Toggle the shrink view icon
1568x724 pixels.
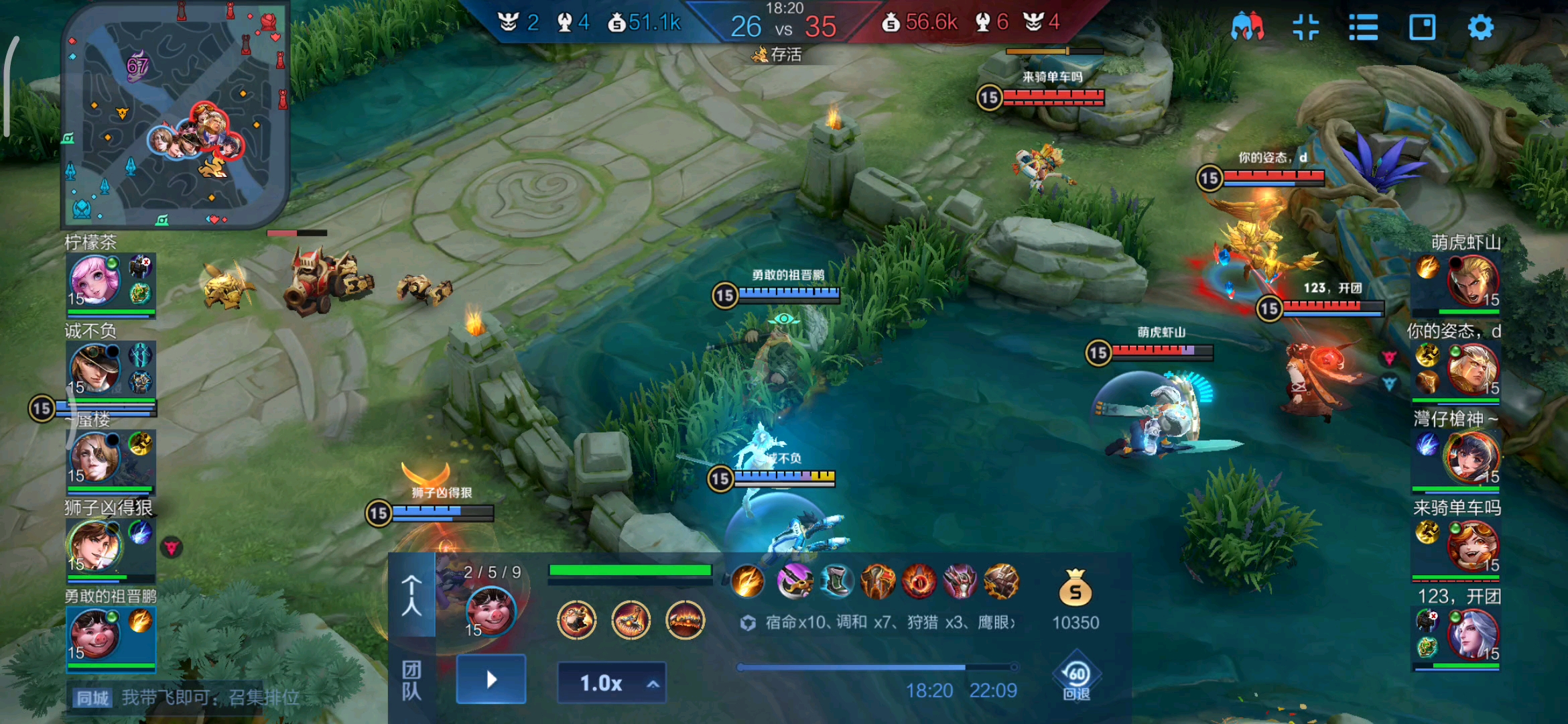pyautogui.click(x=1305, y=27)
